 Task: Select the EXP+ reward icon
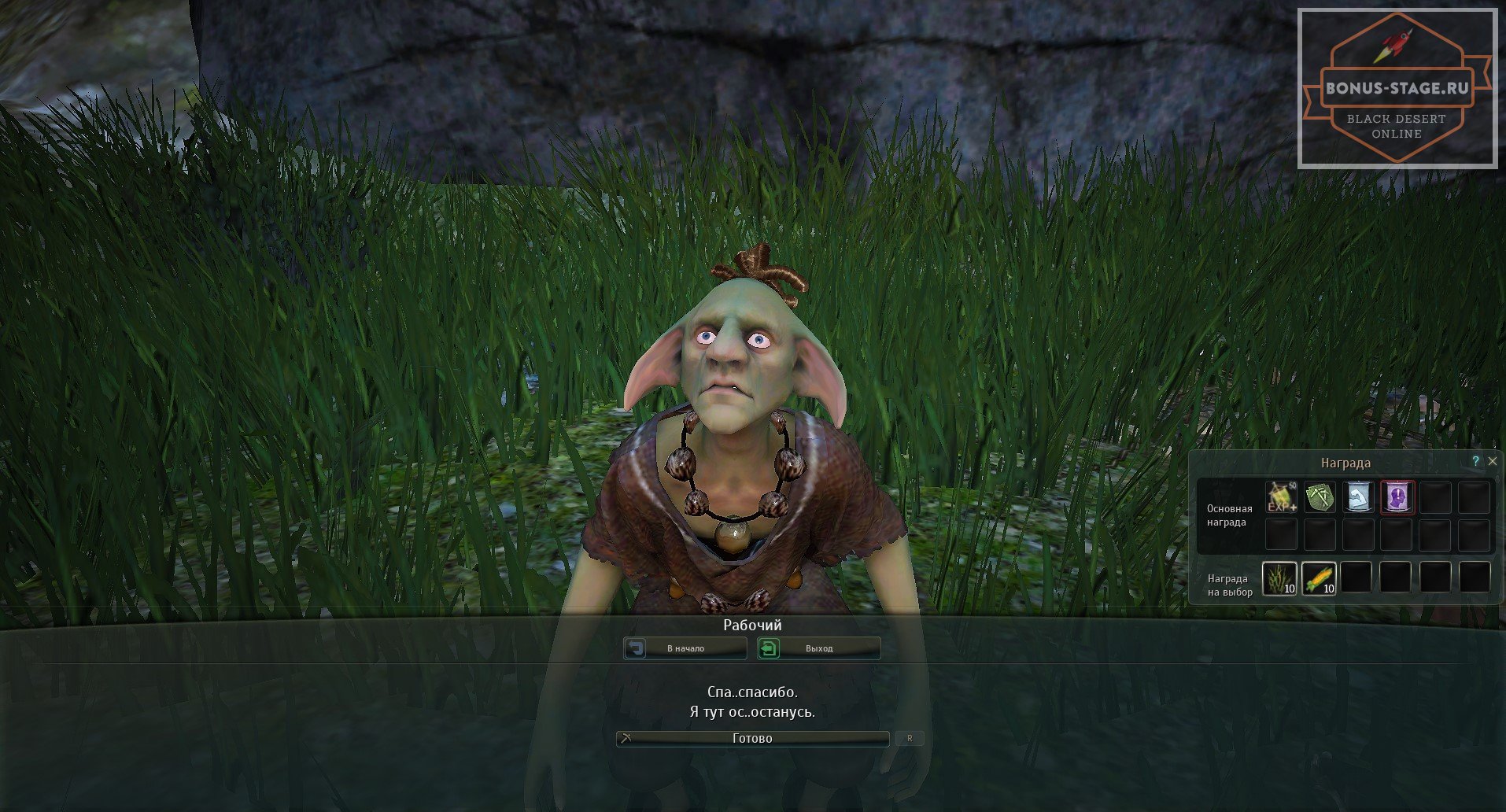tap(1281, 497)
